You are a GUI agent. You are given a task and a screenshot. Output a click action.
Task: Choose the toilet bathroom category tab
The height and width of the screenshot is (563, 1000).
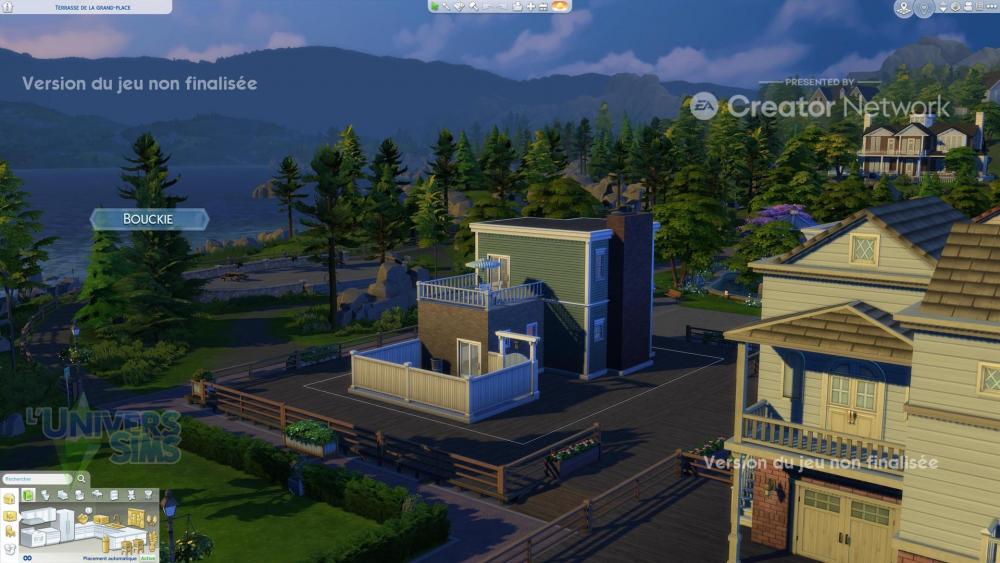coord(45,495)
